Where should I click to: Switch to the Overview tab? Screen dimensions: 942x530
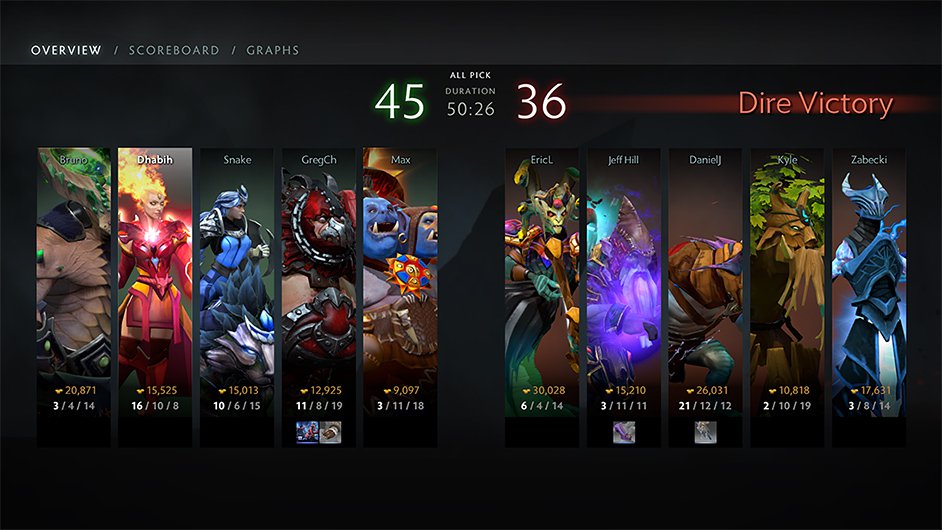tap(66, 50)
